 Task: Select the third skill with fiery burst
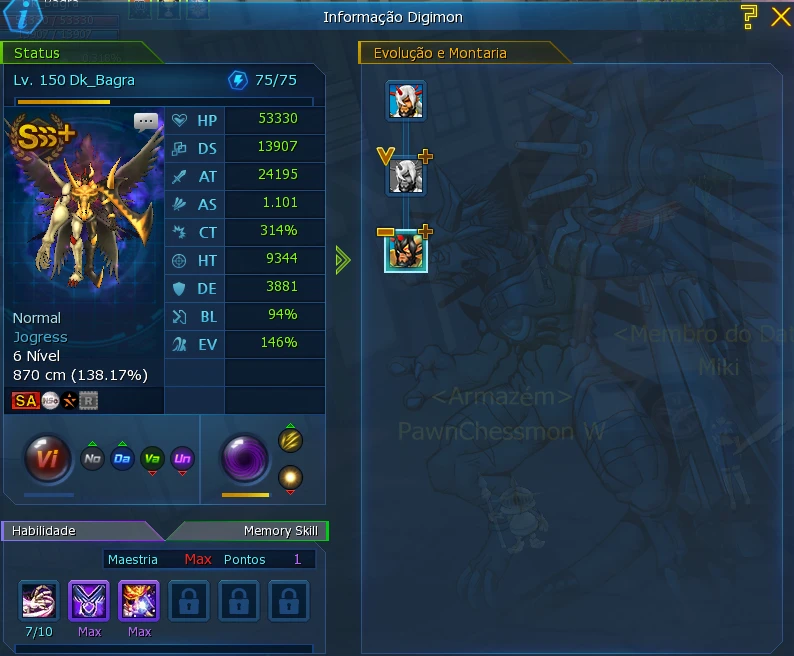click(x=139, y=600)
